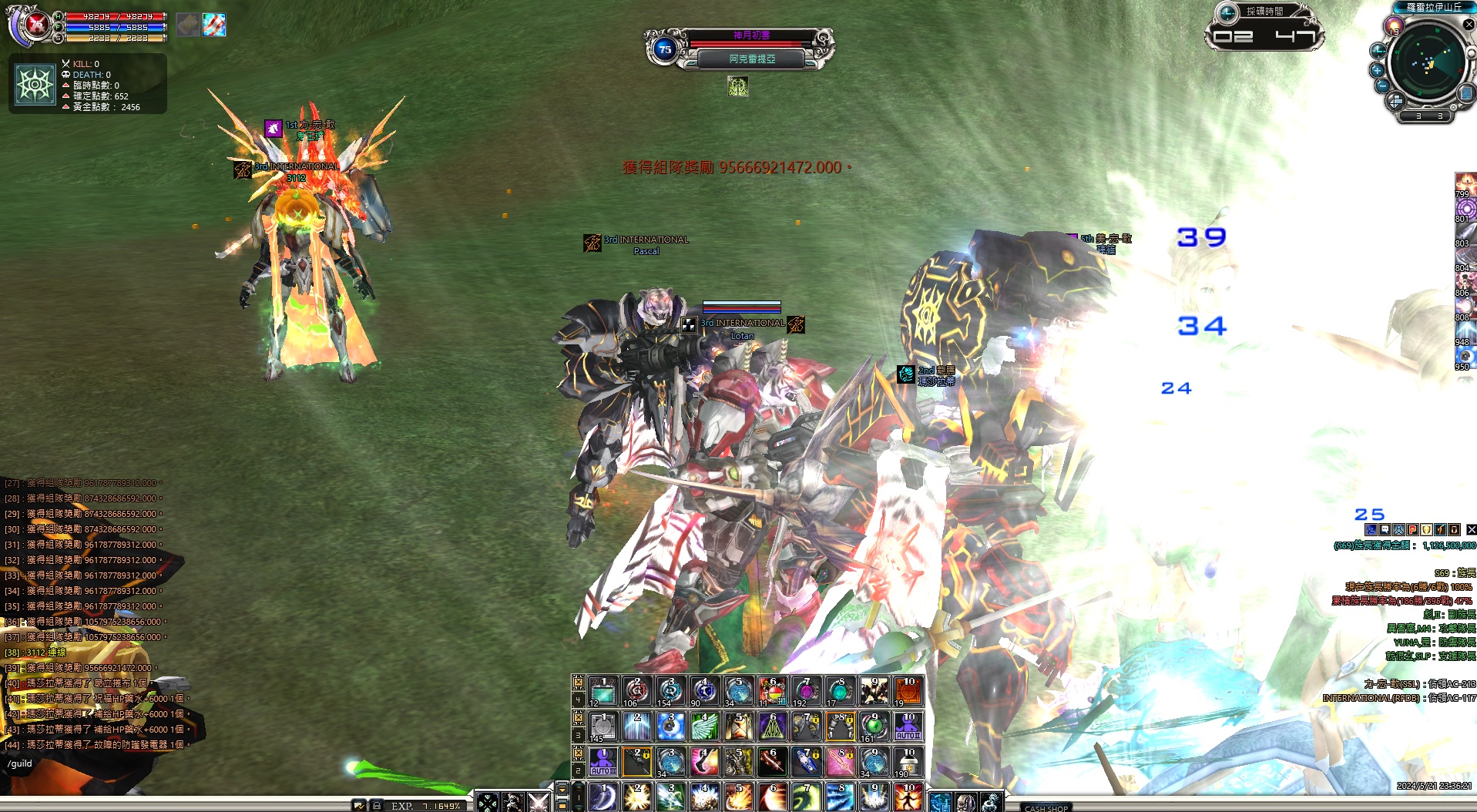Activate the green swirl skill in bottom row
1477x812 pixels.
(x=806, y=797)
